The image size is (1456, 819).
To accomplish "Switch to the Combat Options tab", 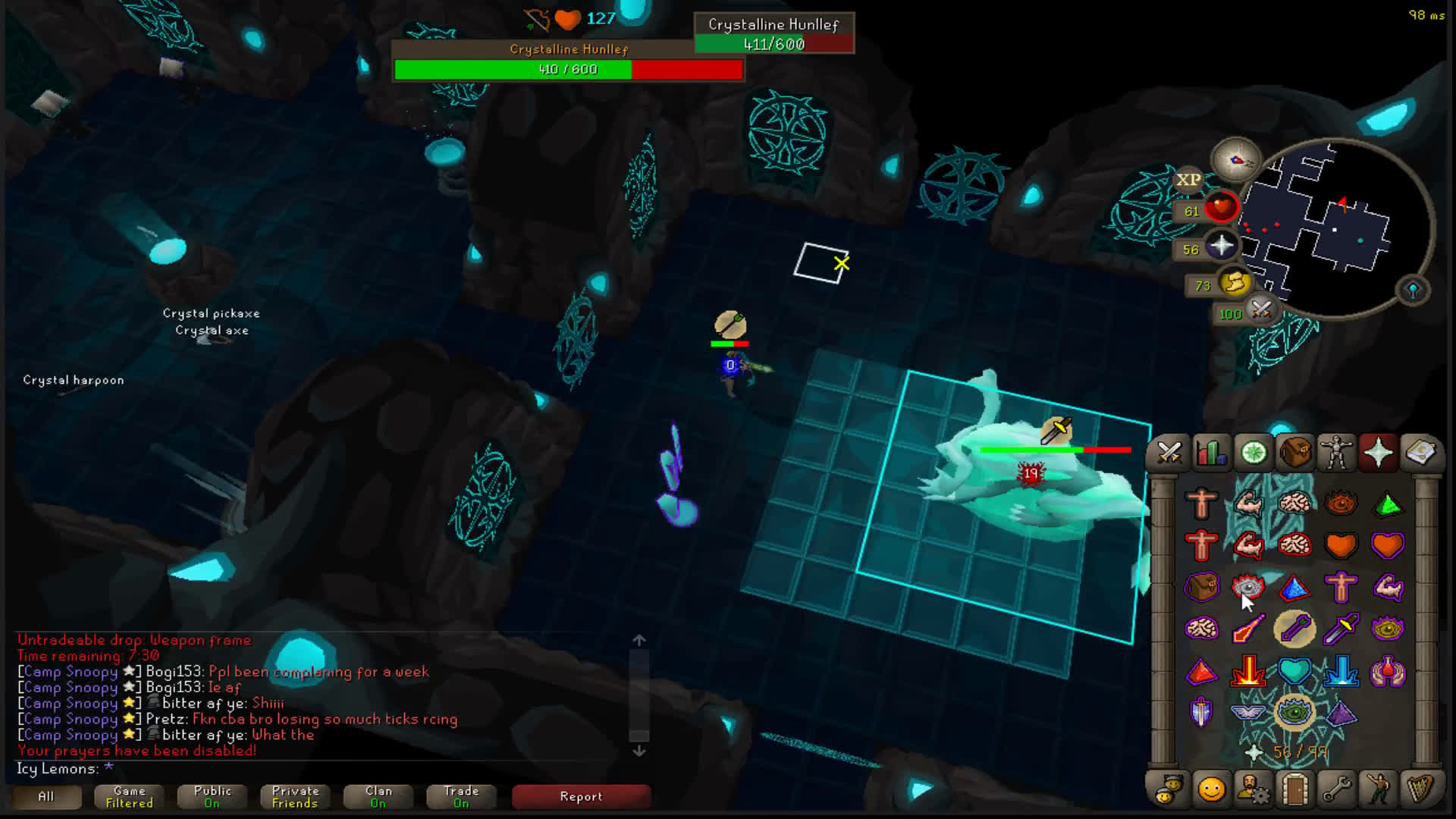I will (x=1169, y=453).
